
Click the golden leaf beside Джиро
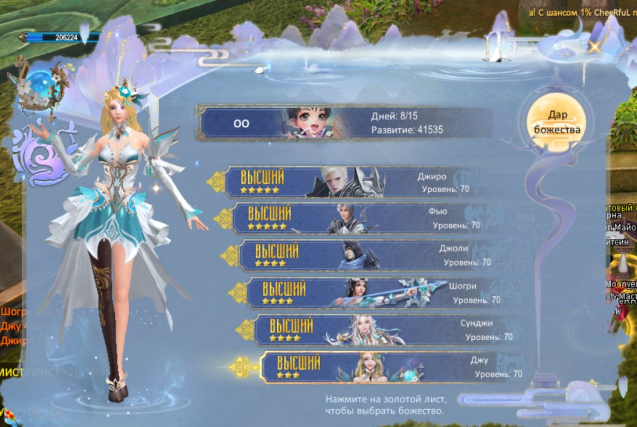[216, 181]
